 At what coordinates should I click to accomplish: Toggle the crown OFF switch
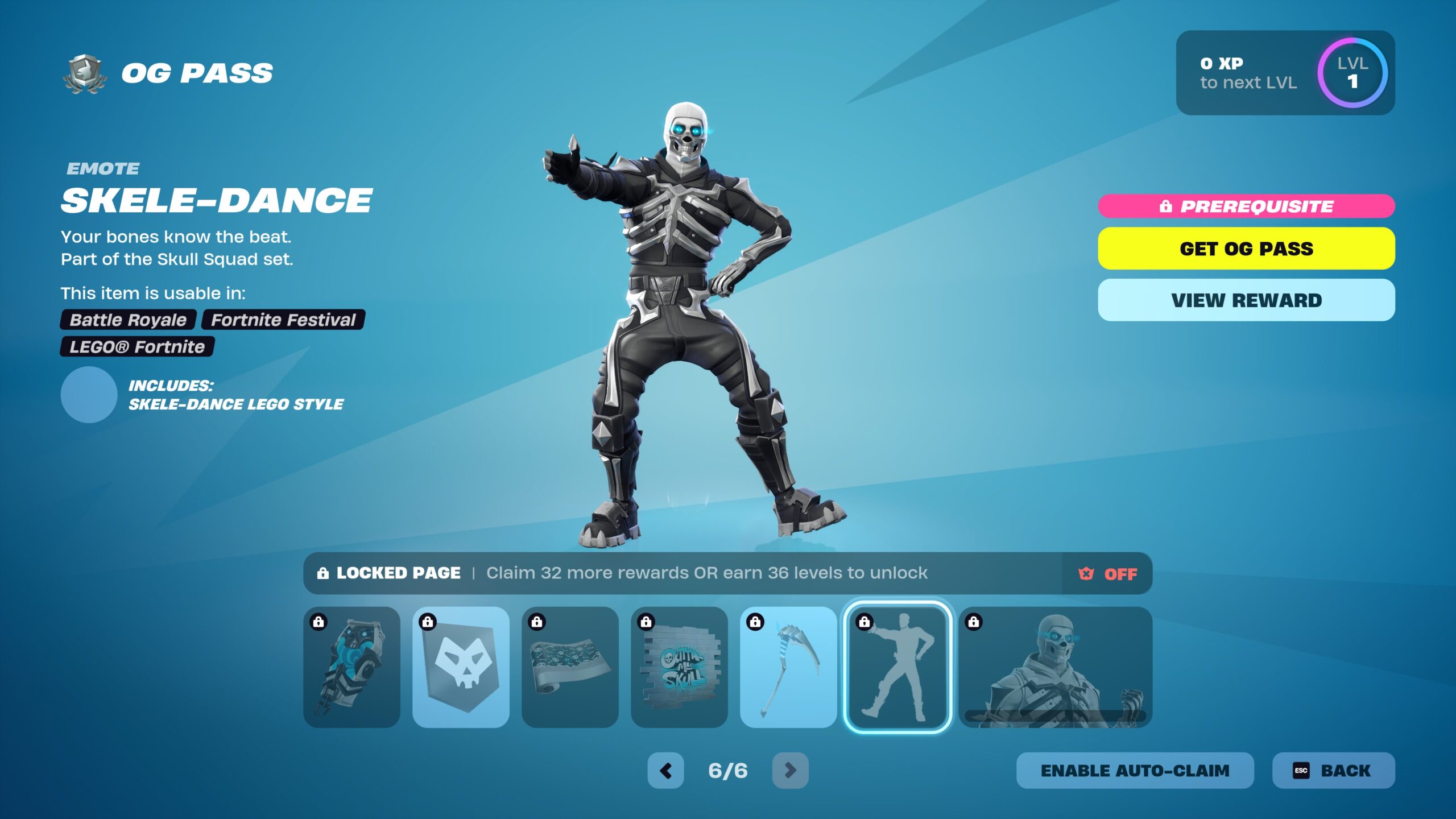point(1107,574)
